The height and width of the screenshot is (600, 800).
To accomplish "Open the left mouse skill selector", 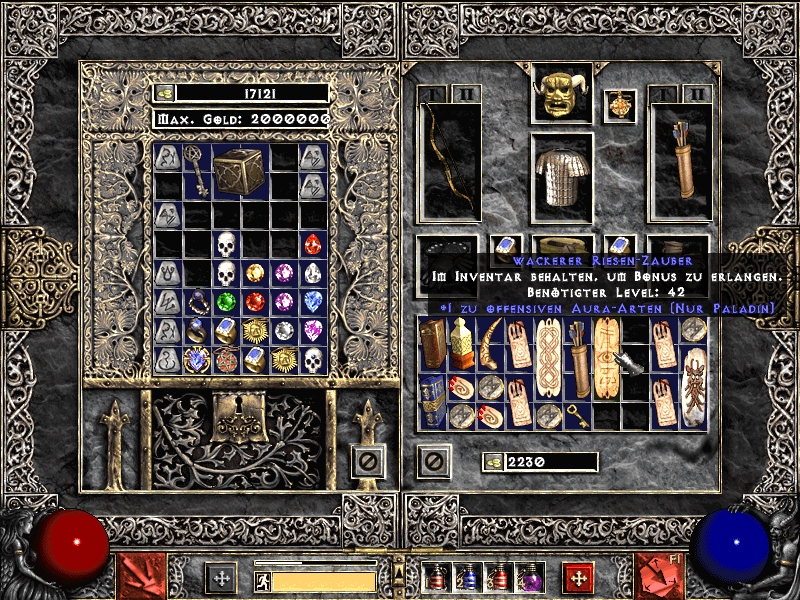I will (141, 577).
